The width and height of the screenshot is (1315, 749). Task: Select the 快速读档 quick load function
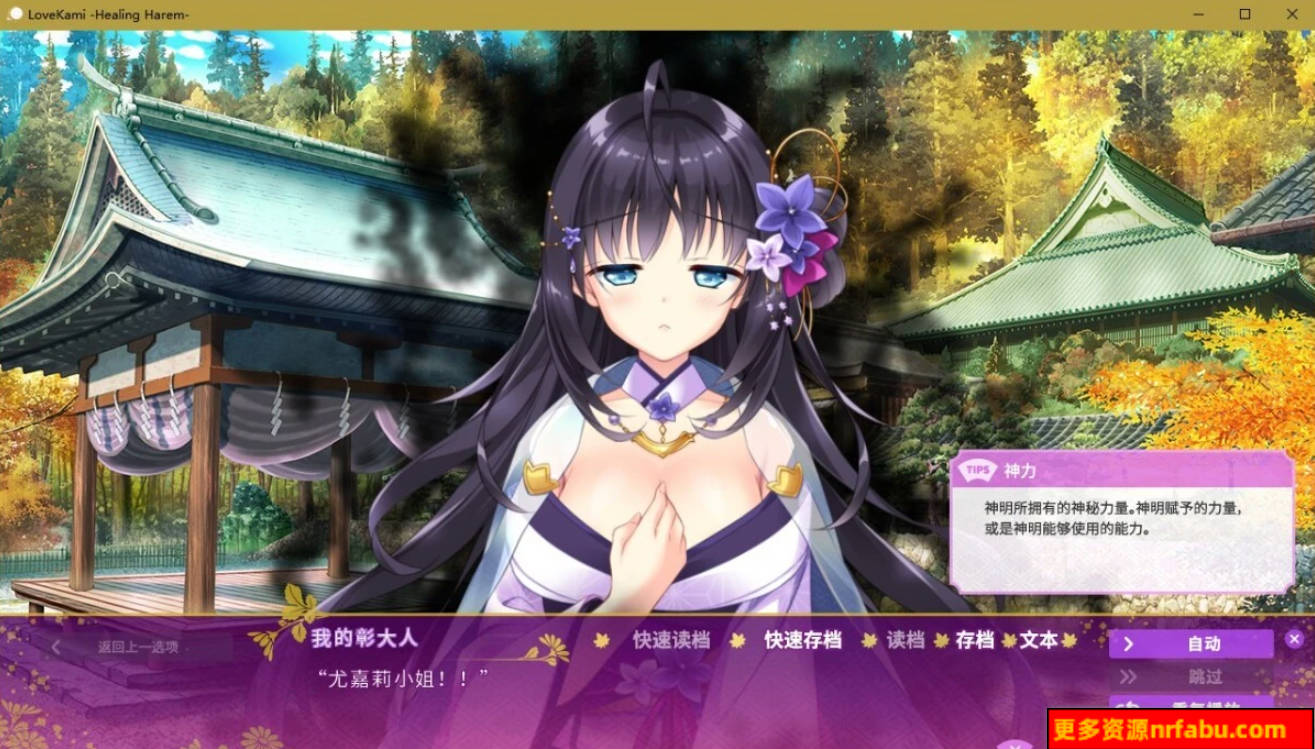673,642
